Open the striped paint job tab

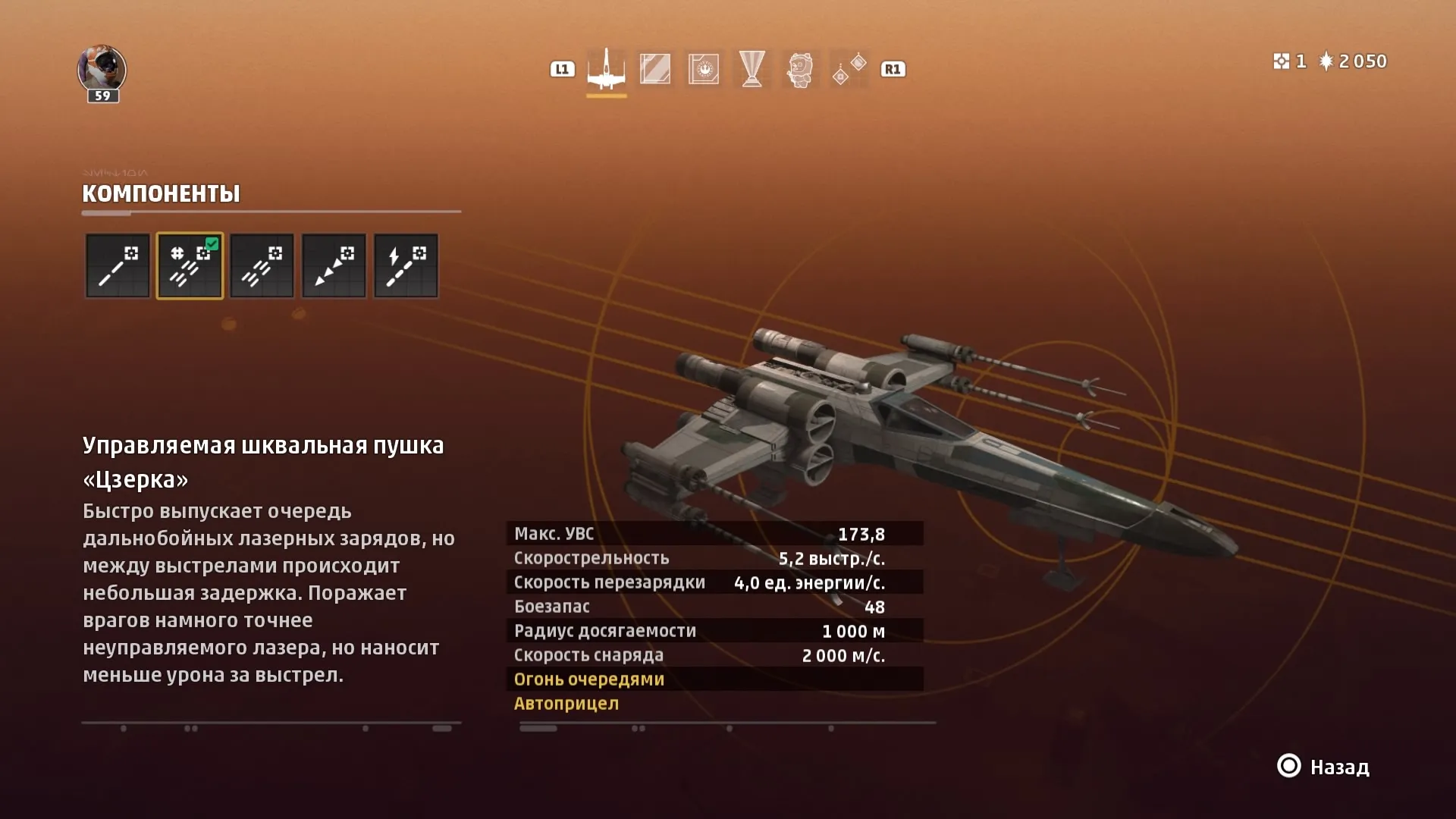655,69
